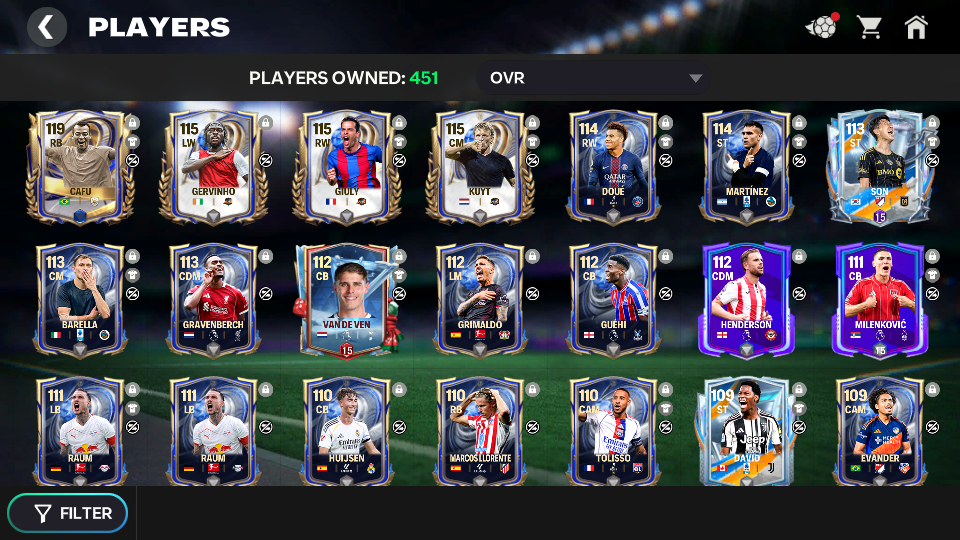Open the Martínez striker card
Image resolution: width=960 pixels, height=540 pixels.
tap(745, 165)
